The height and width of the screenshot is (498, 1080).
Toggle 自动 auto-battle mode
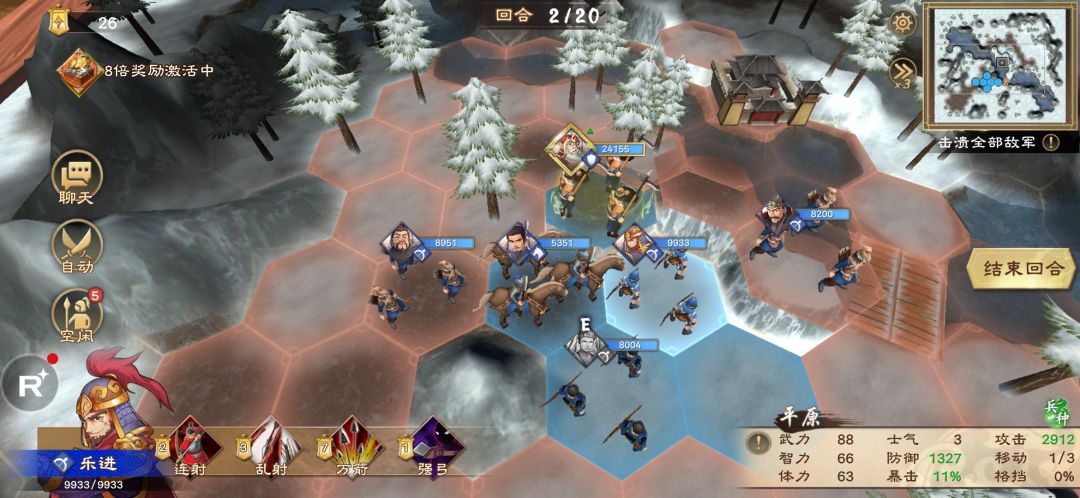point(77,246)
